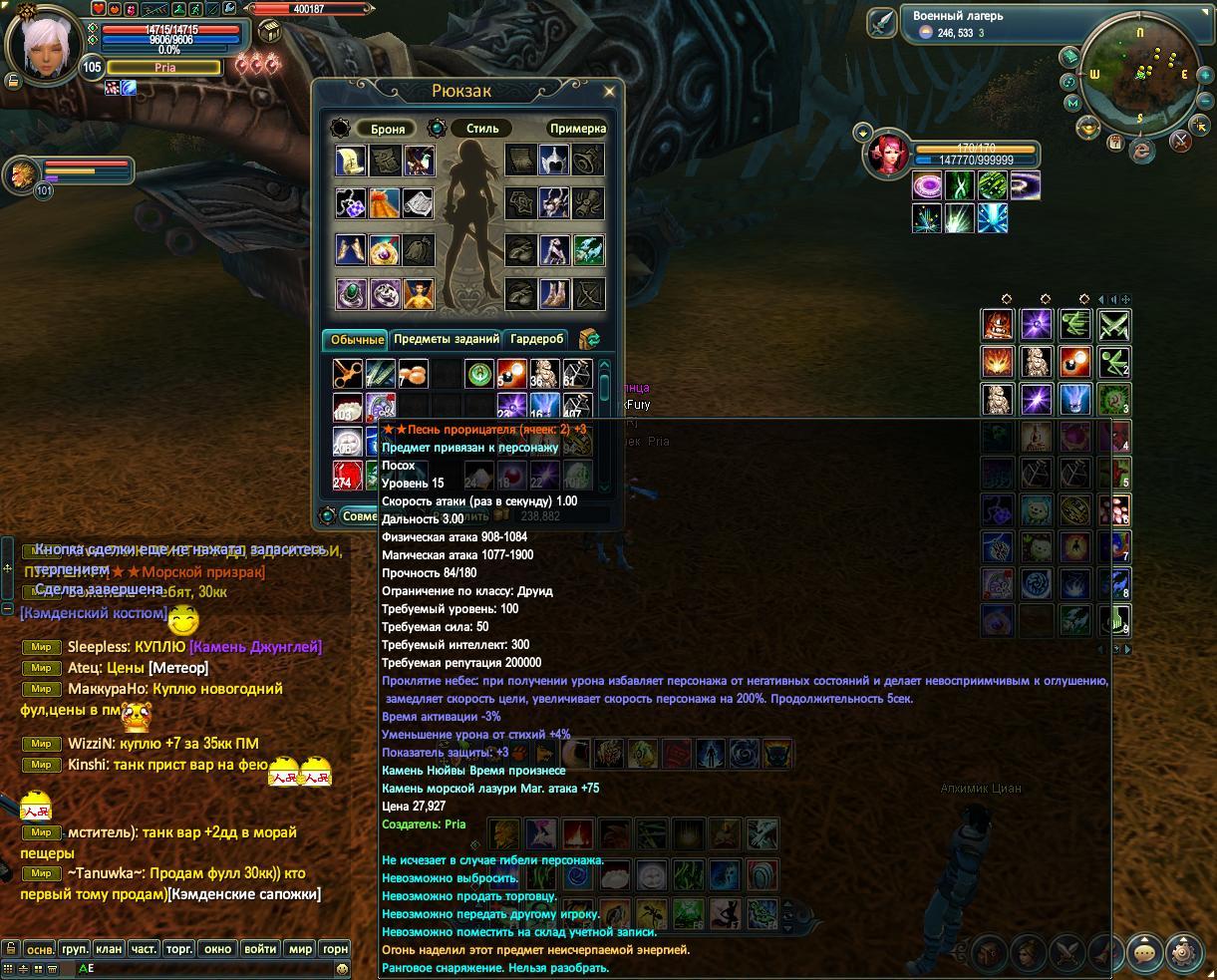Image resolution: width=1217 pixels, height=980 pixels.
Task: Open the Гардероб tab
Action: (x=537, y=340)
